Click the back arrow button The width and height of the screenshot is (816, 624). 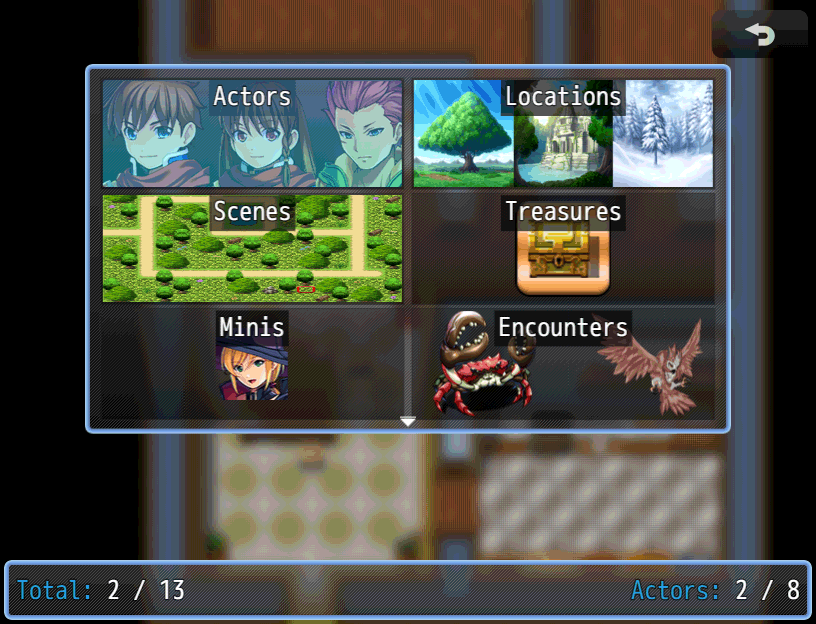(x=760, y=35)
